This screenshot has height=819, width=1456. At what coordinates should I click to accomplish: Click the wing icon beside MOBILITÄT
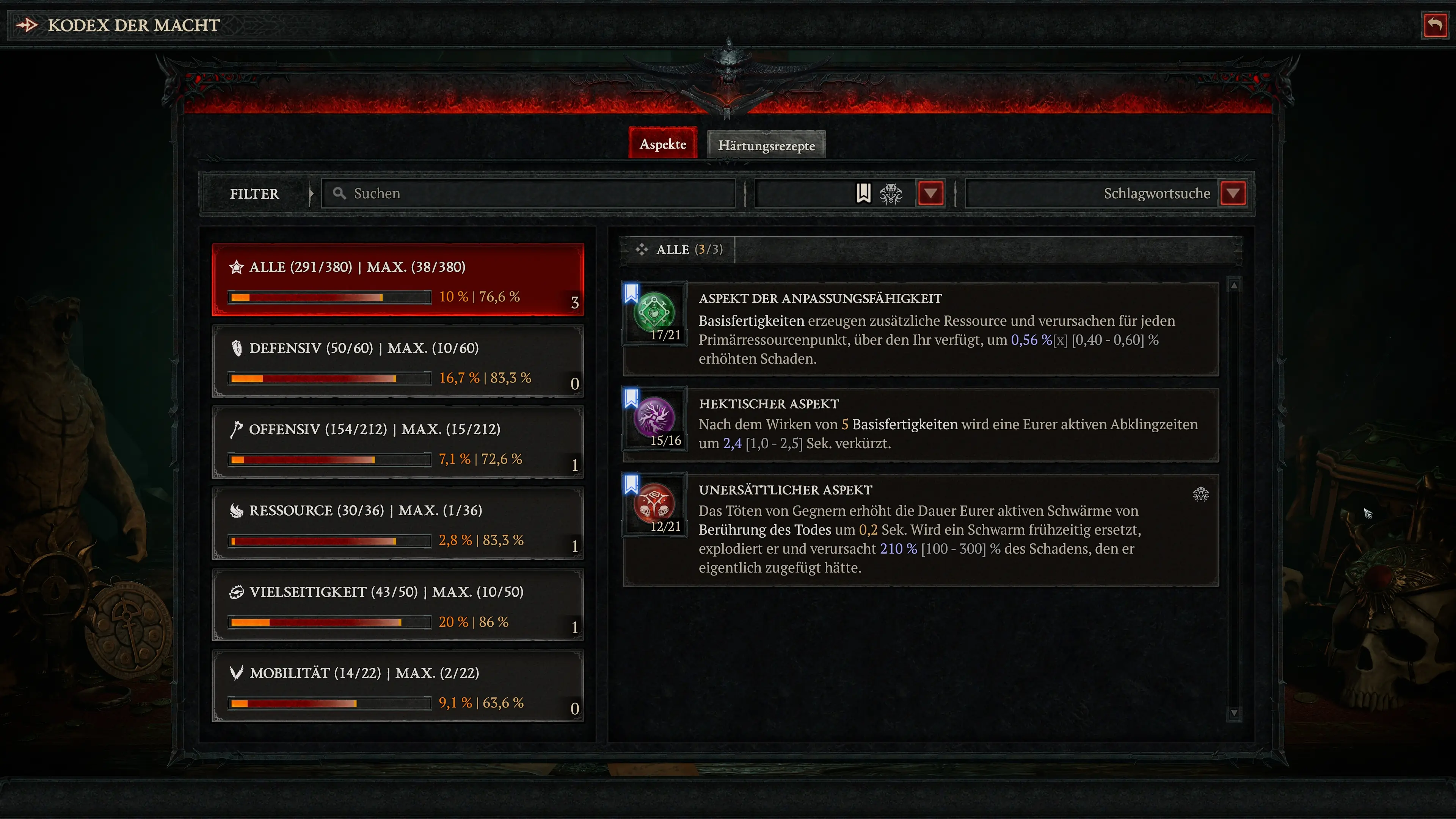[236, 673]
